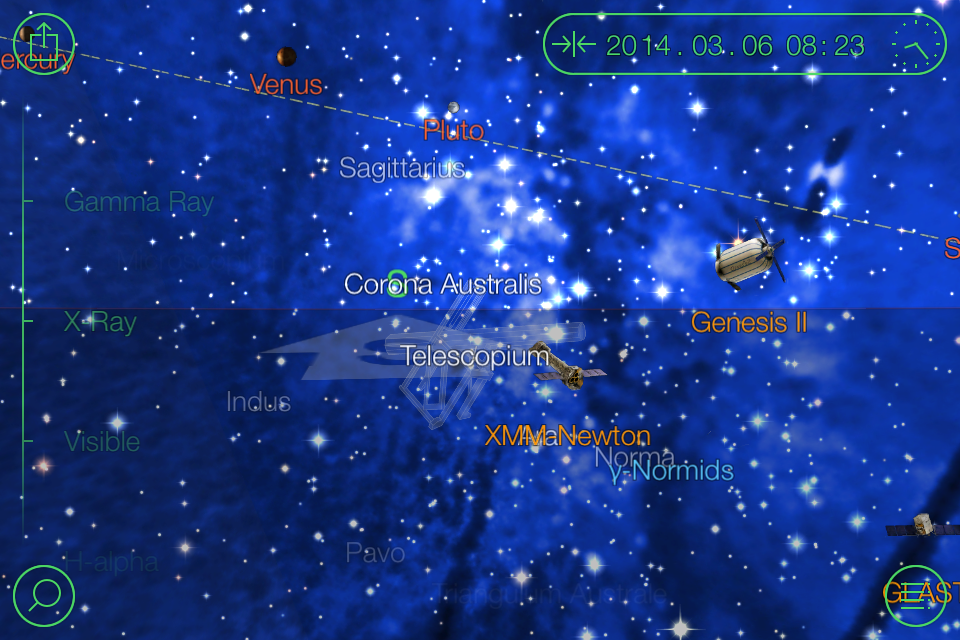Open the hamburger menu button
The width and height of the screenshot is (960, 640).
point(915,596)
